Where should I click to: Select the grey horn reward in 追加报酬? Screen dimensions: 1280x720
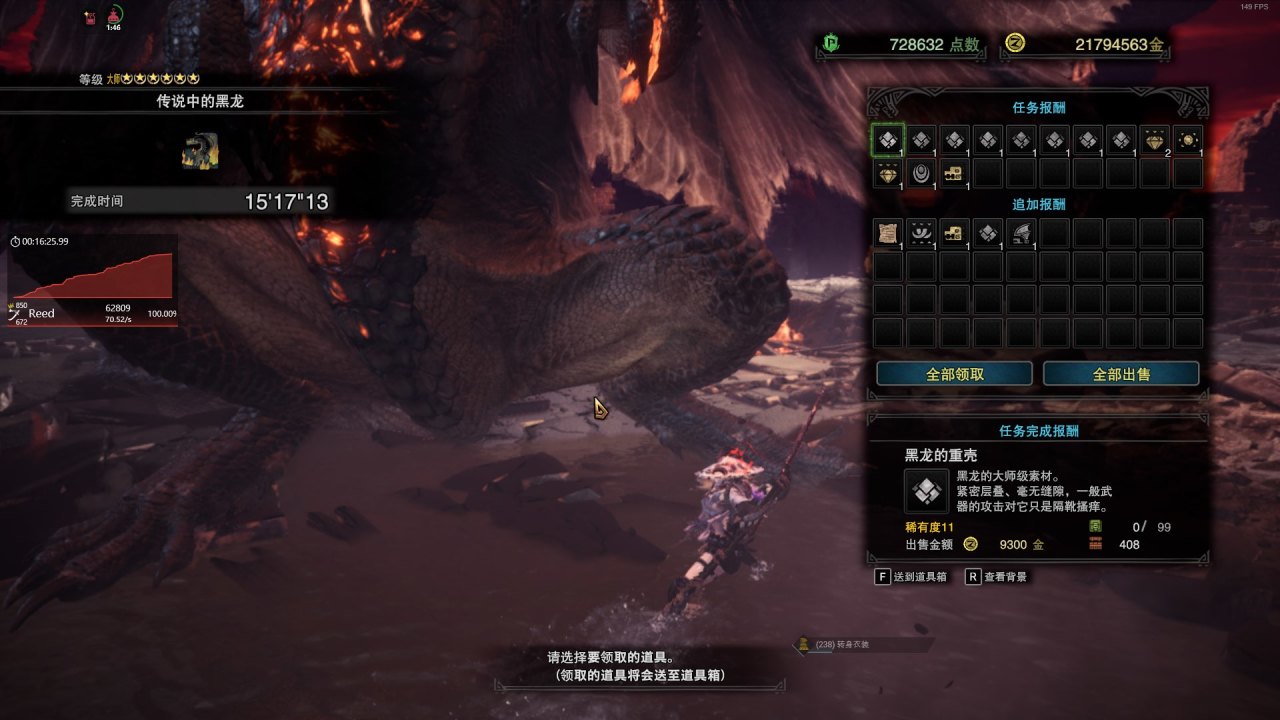[x=1021, y=233]
